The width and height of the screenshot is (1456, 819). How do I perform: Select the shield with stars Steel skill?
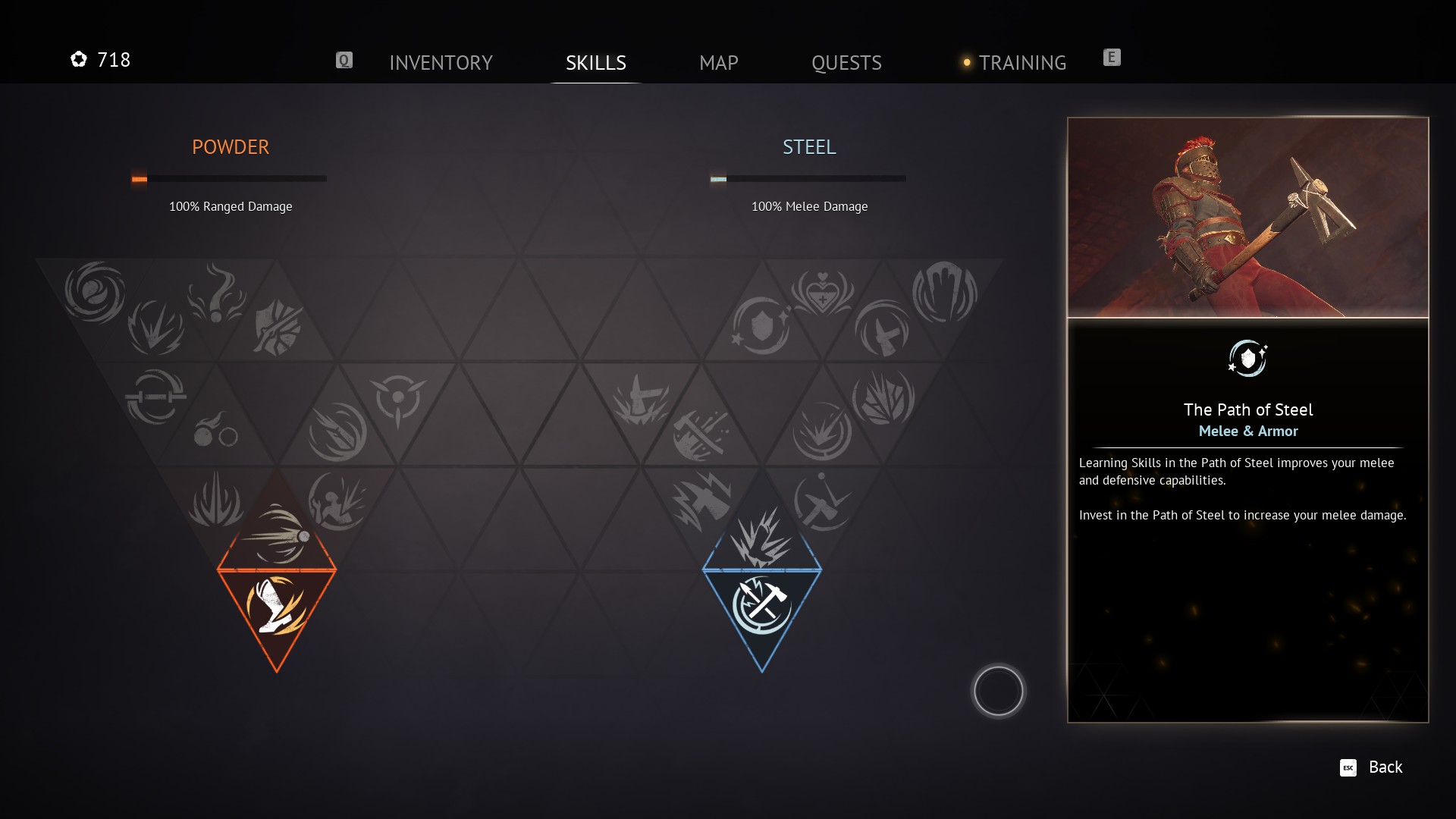click(x=761, y=326)
